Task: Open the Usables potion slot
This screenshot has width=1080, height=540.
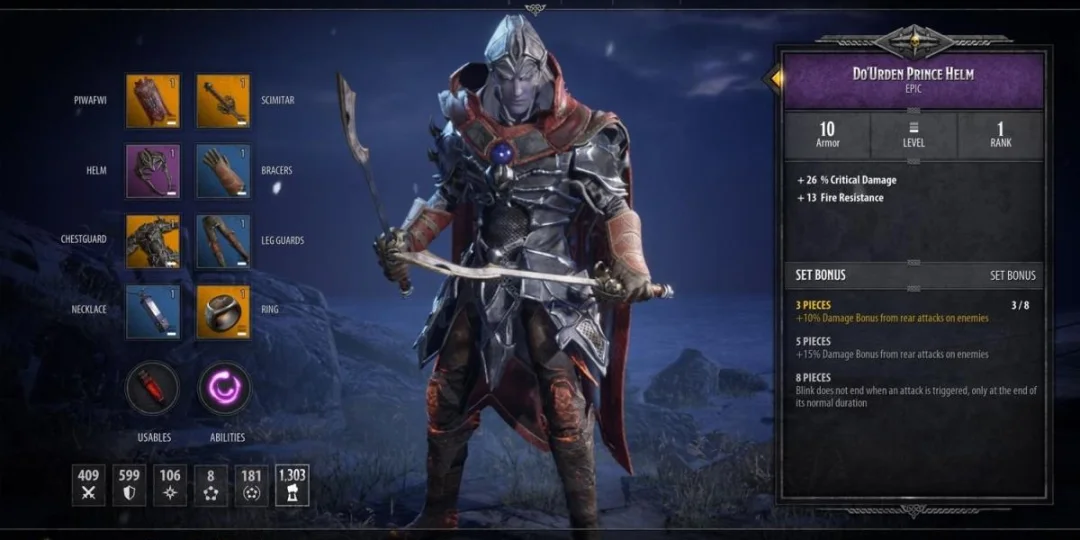Action: pyautogui.click(x=153, y=388)
